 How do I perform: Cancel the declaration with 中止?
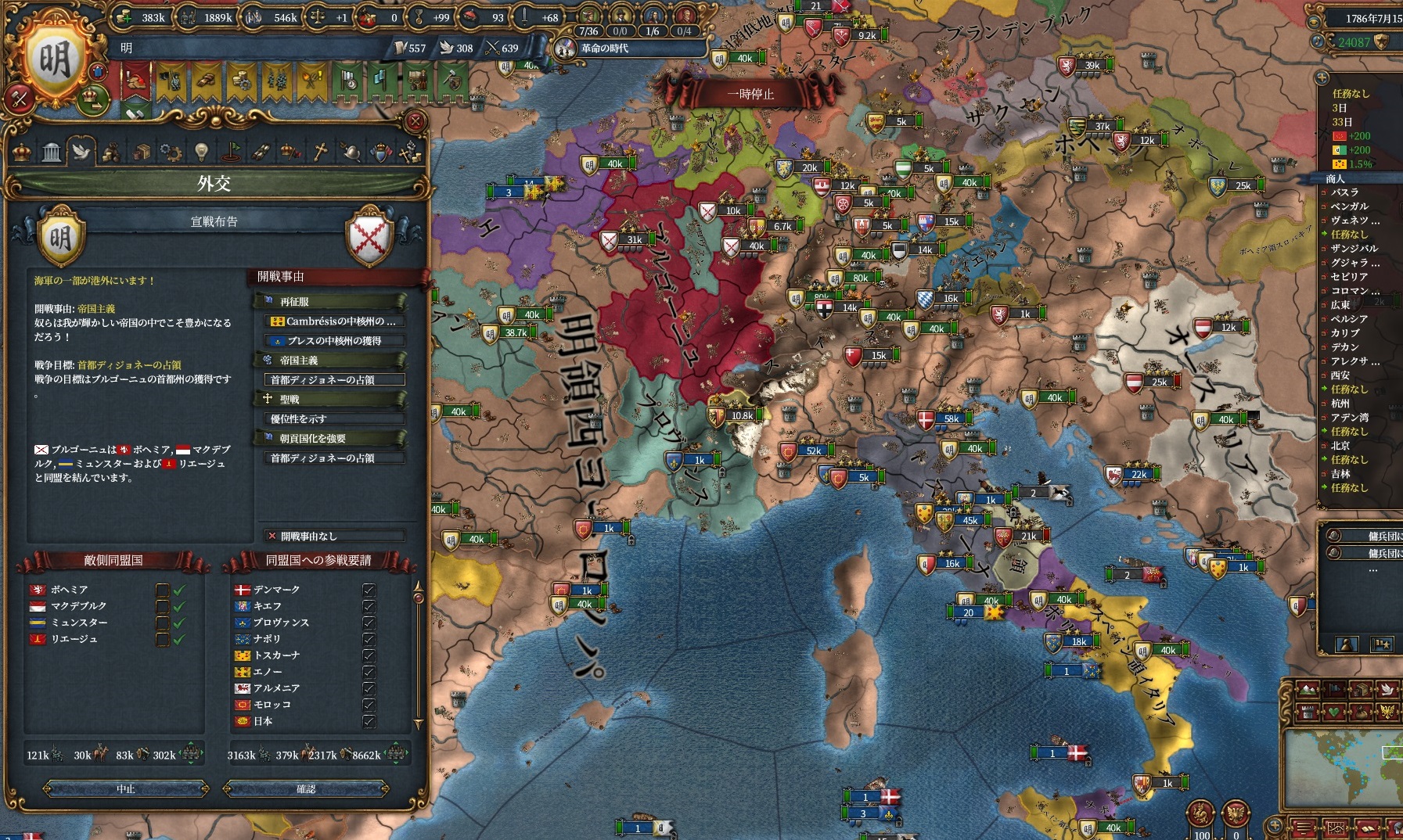click(126, 789)
